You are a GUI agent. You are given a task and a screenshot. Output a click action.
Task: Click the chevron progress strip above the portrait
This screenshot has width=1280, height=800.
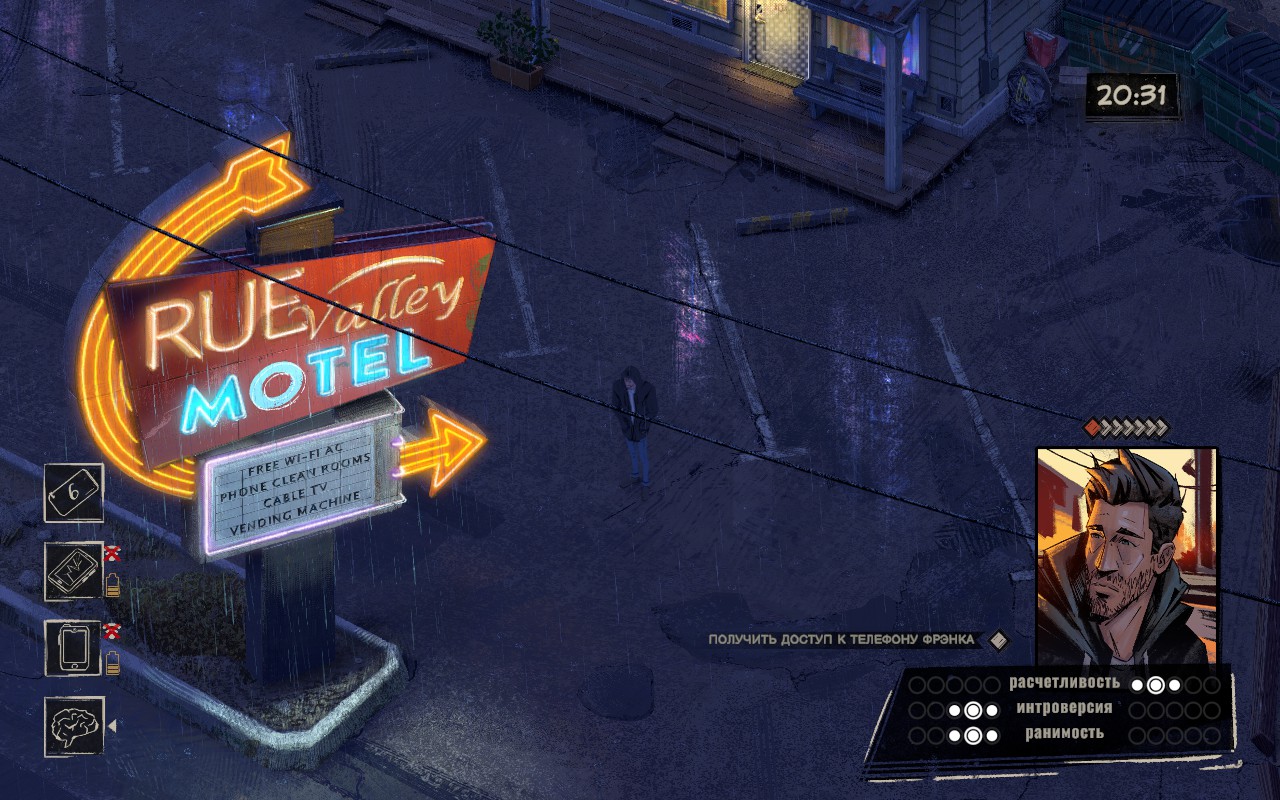click(x=1127, y=428)
